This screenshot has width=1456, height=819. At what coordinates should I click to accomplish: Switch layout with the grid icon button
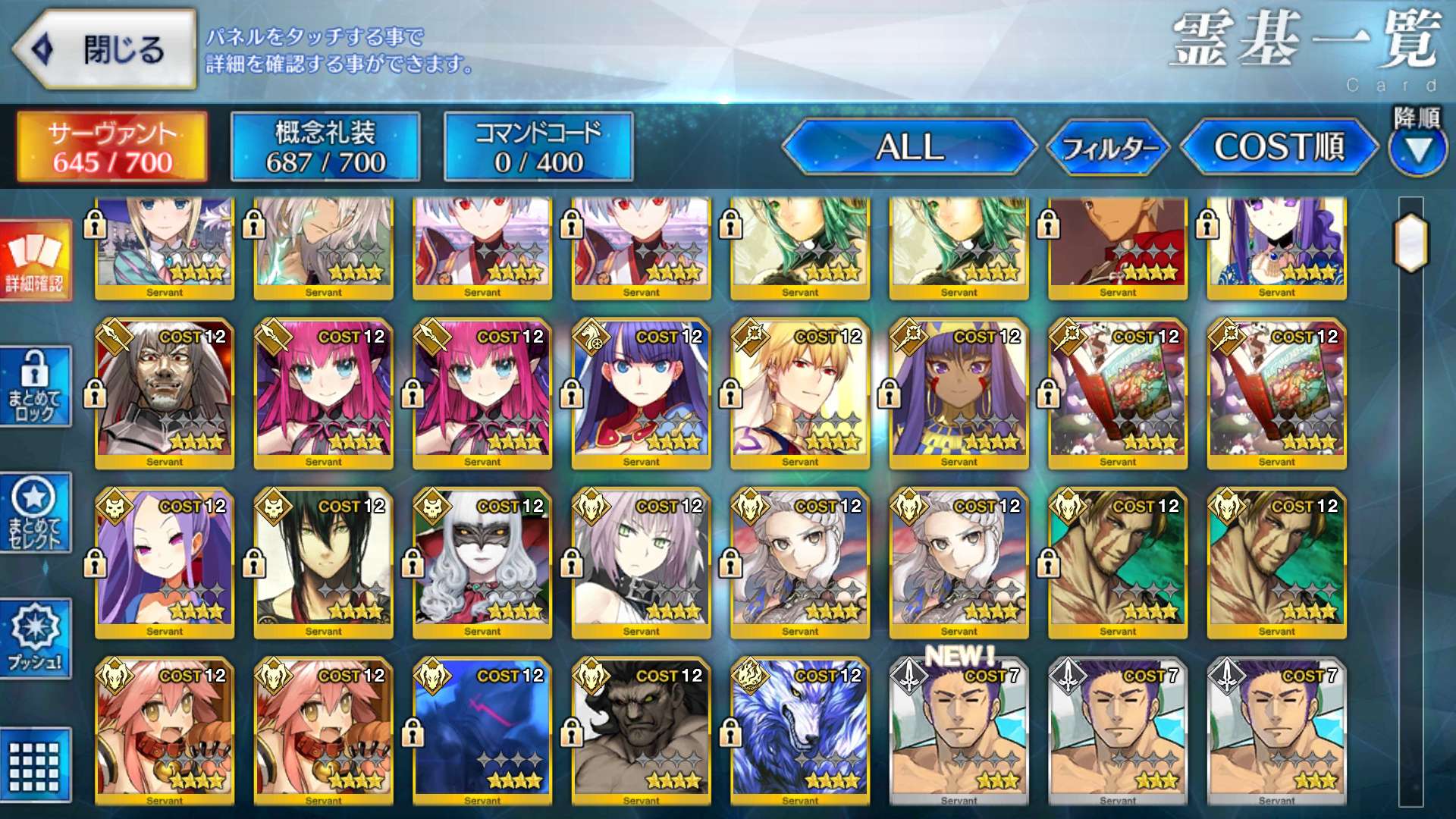(35, 766)
